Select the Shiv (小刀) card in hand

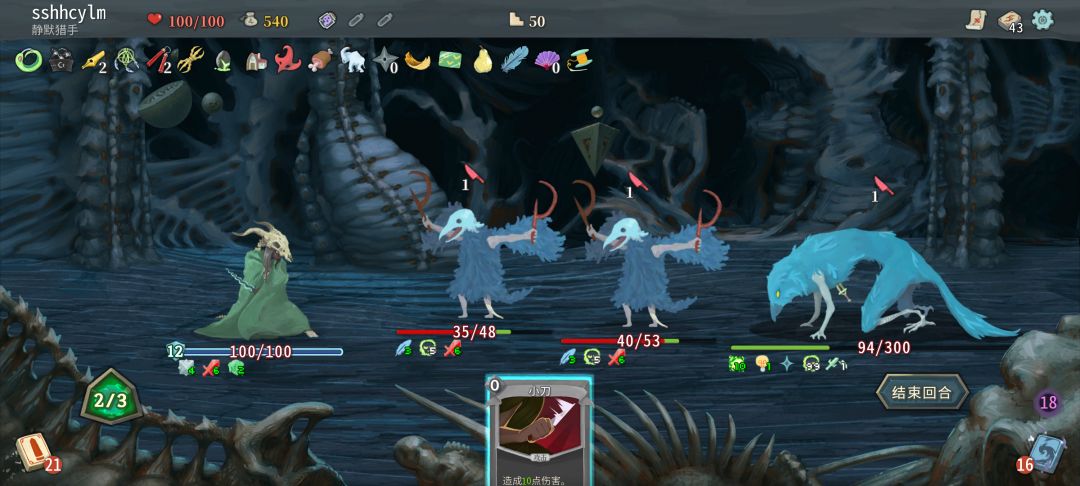(x=539, y=432)
